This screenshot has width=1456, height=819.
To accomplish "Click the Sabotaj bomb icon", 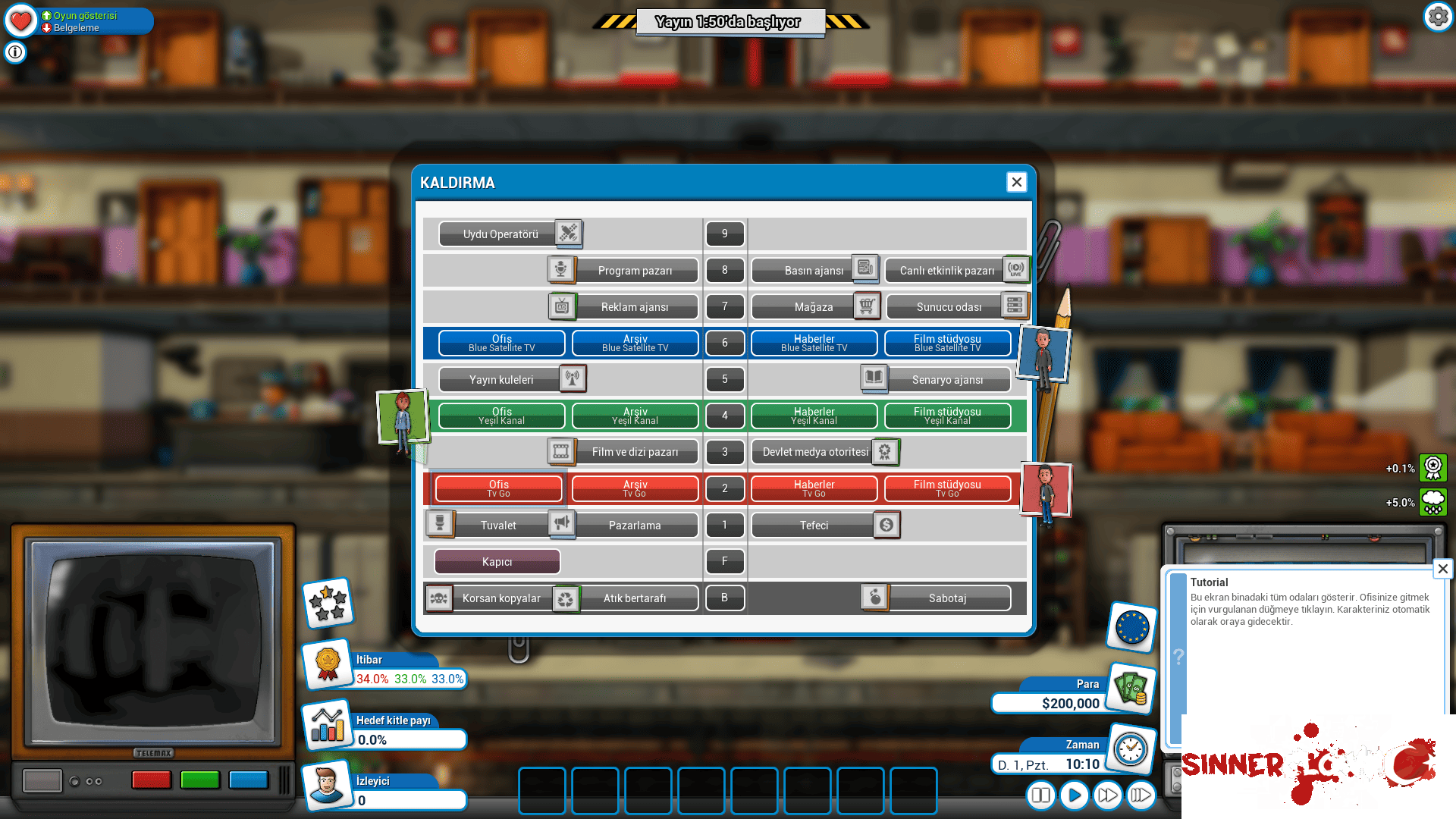I will tap(876, 598).
